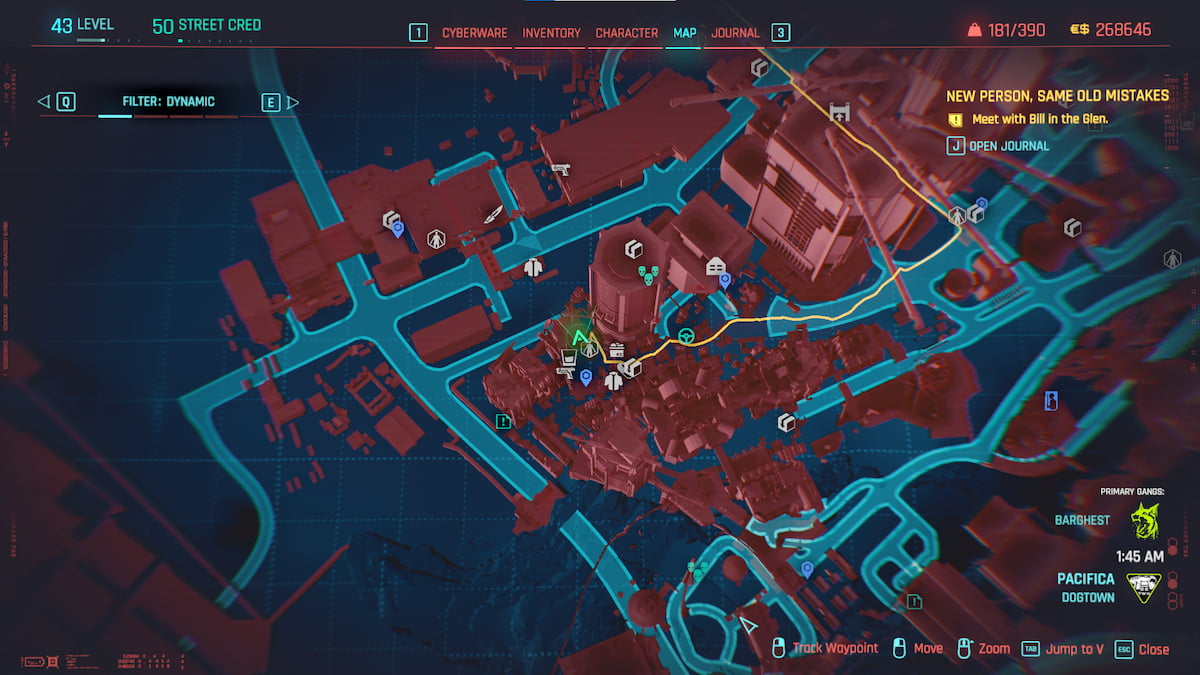This screenshot has width=1200, height=675.
Task: Choose the knife melee vendor map marker
Action: 493,214
